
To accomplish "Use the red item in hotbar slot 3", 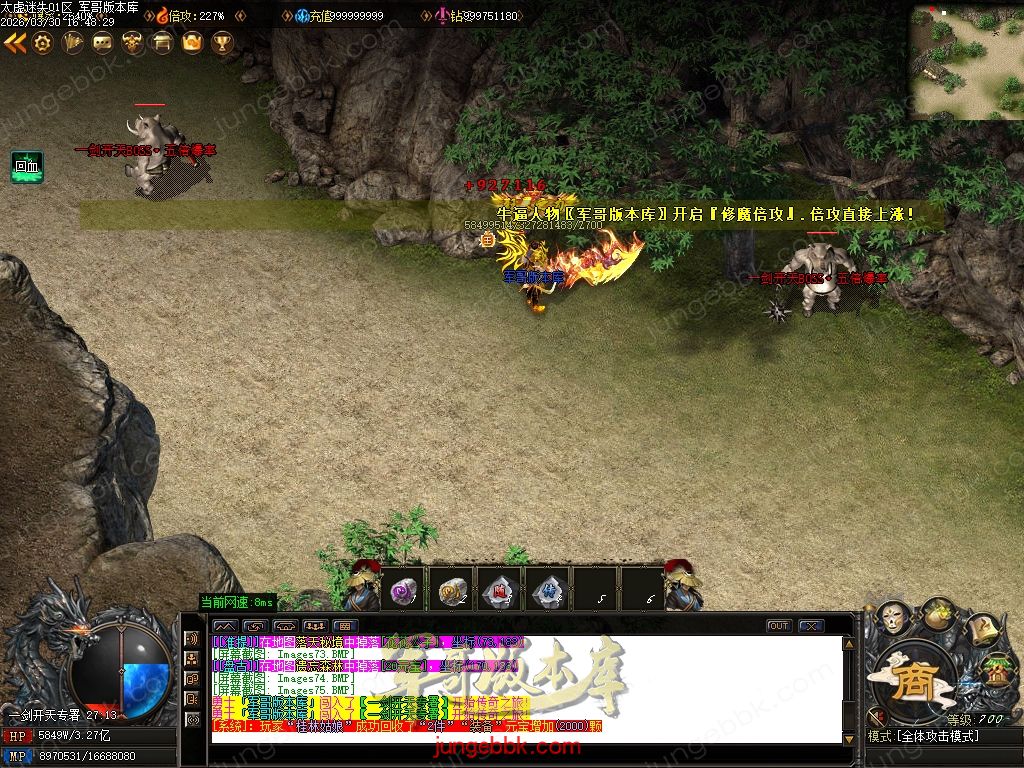I will tap(500, 592).
